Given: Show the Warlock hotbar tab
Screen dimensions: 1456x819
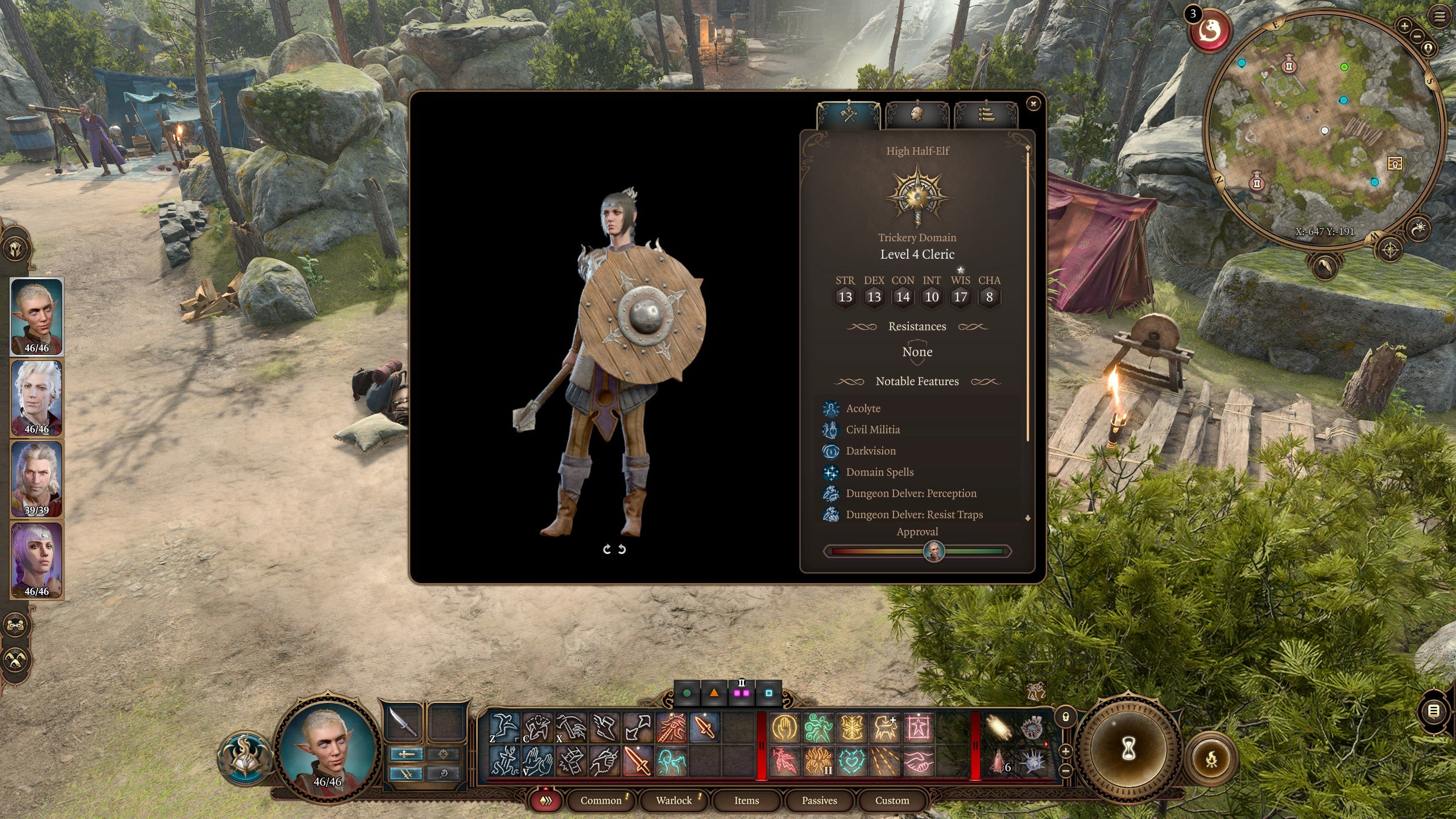Looking at the screenshot, I should [674, 800].
